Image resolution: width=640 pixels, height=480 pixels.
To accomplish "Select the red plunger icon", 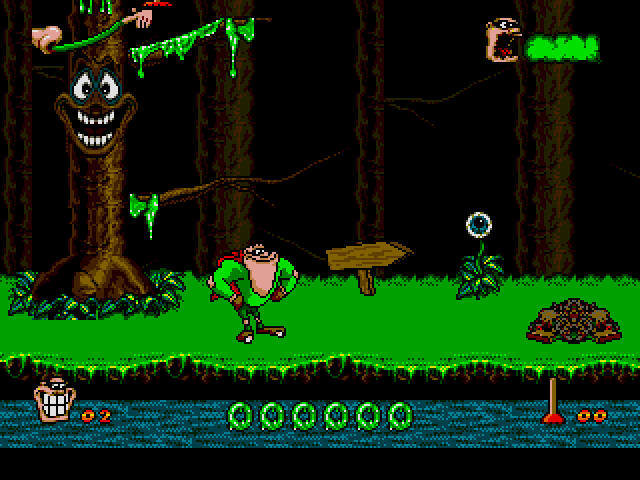I will 552,402.
